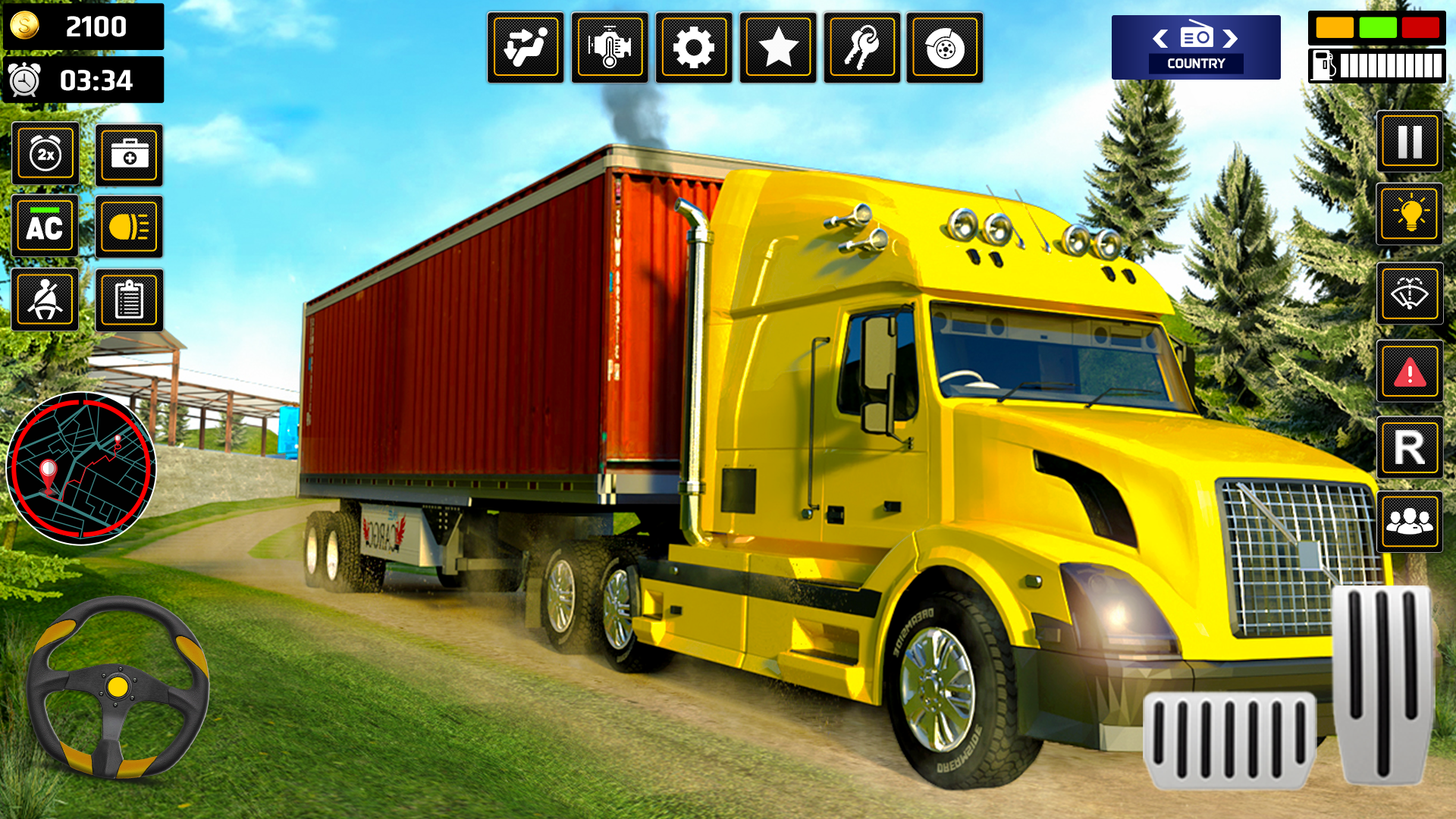Open the passengers panel icon
Image resolution: width=1456 pixels, height=819 pixels.
click(x=1409, y=522)
